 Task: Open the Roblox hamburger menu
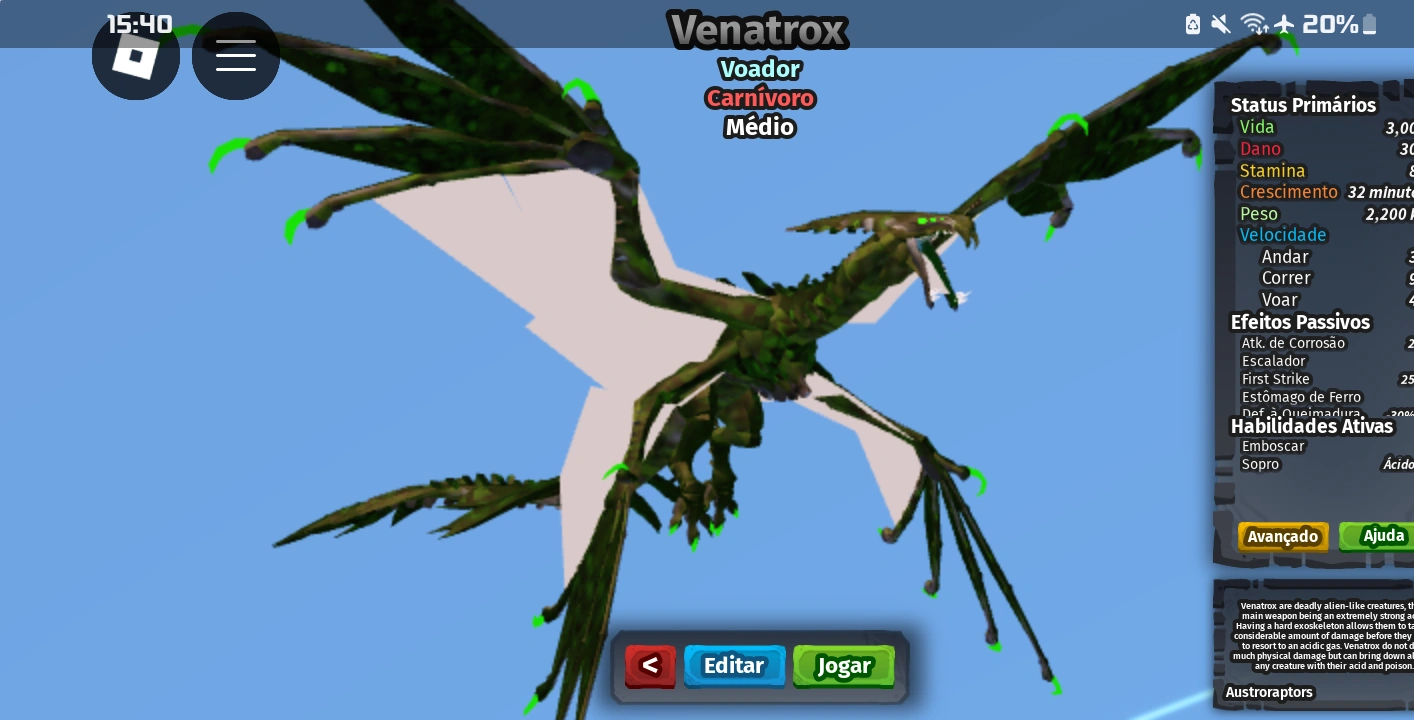(x=236, y=57)
